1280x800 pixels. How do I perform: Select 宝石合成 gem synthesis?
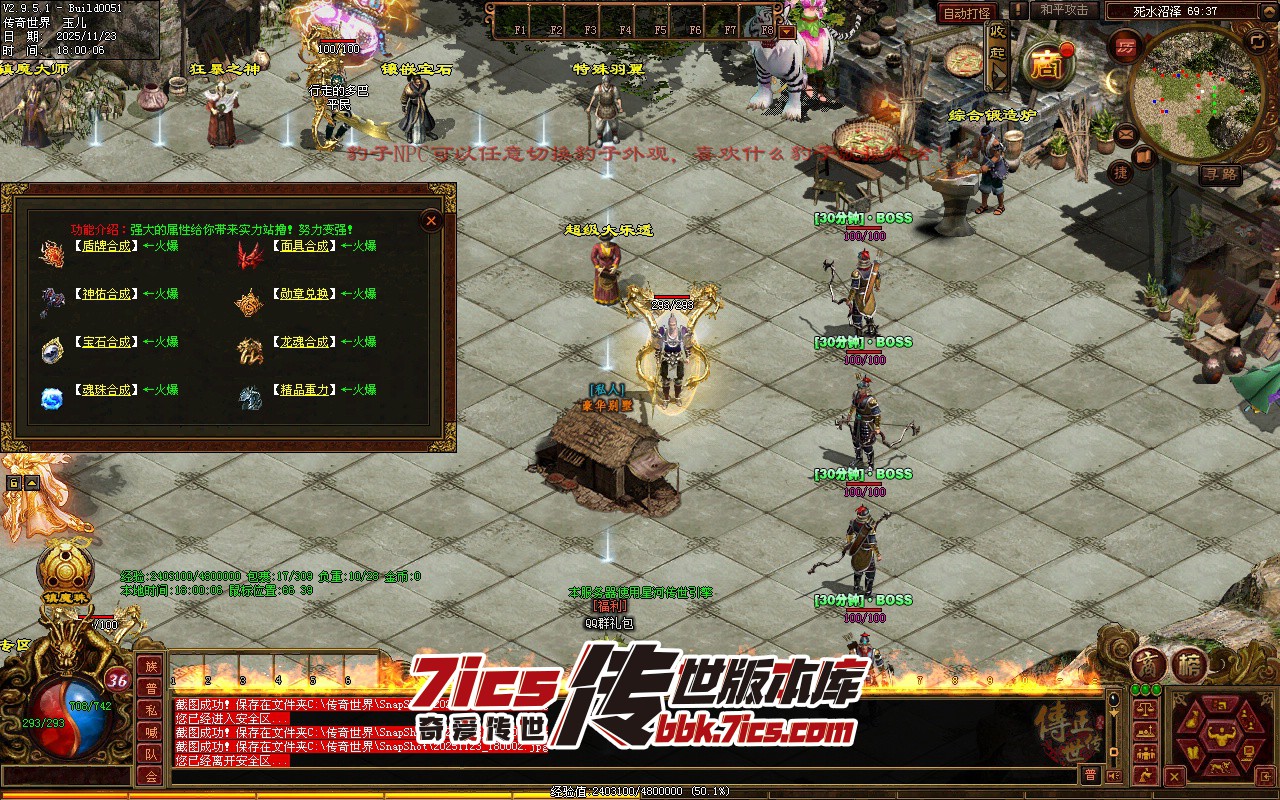(104, 342)
